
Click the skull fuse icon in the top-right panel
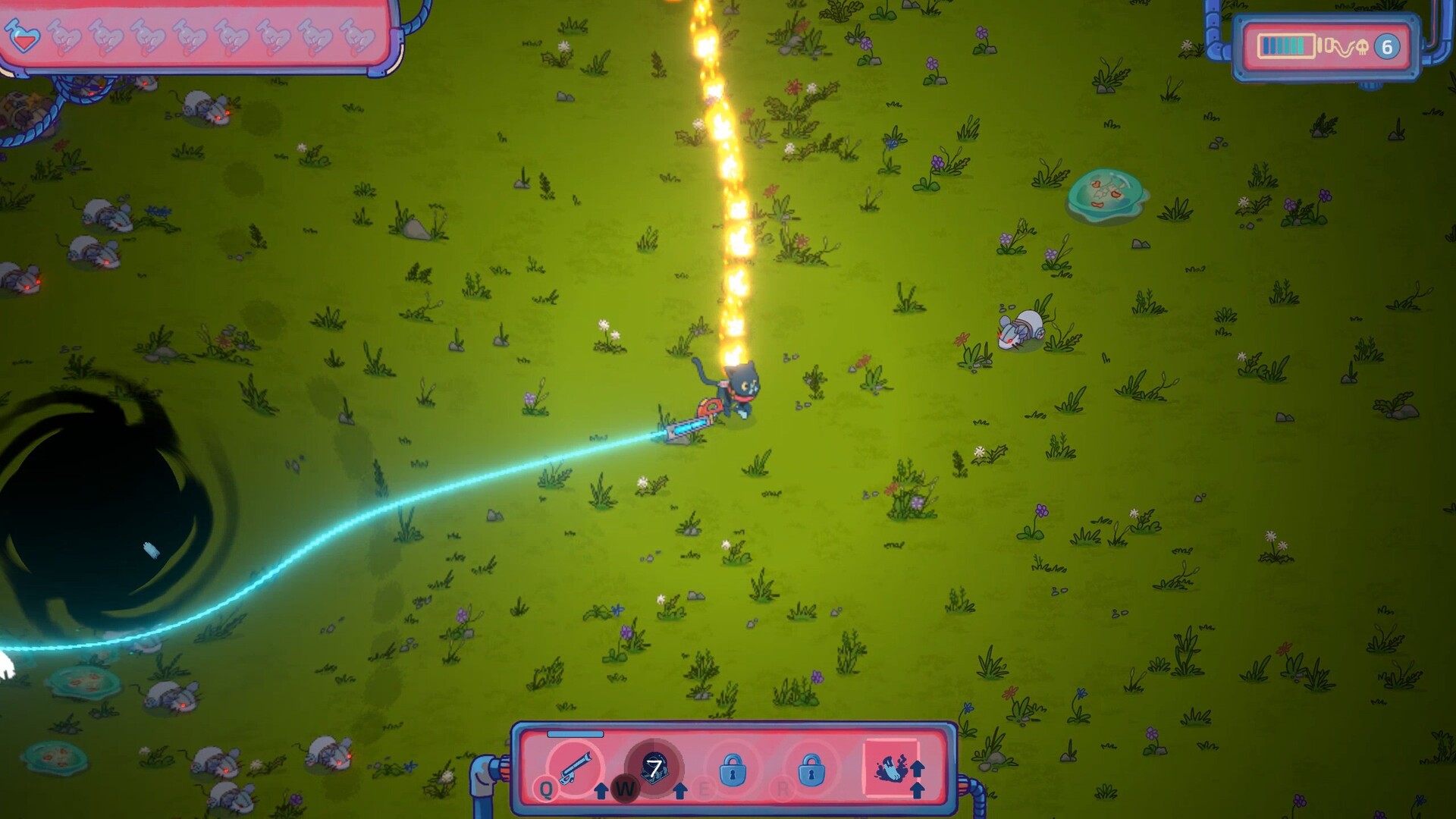pos(1363,47)
